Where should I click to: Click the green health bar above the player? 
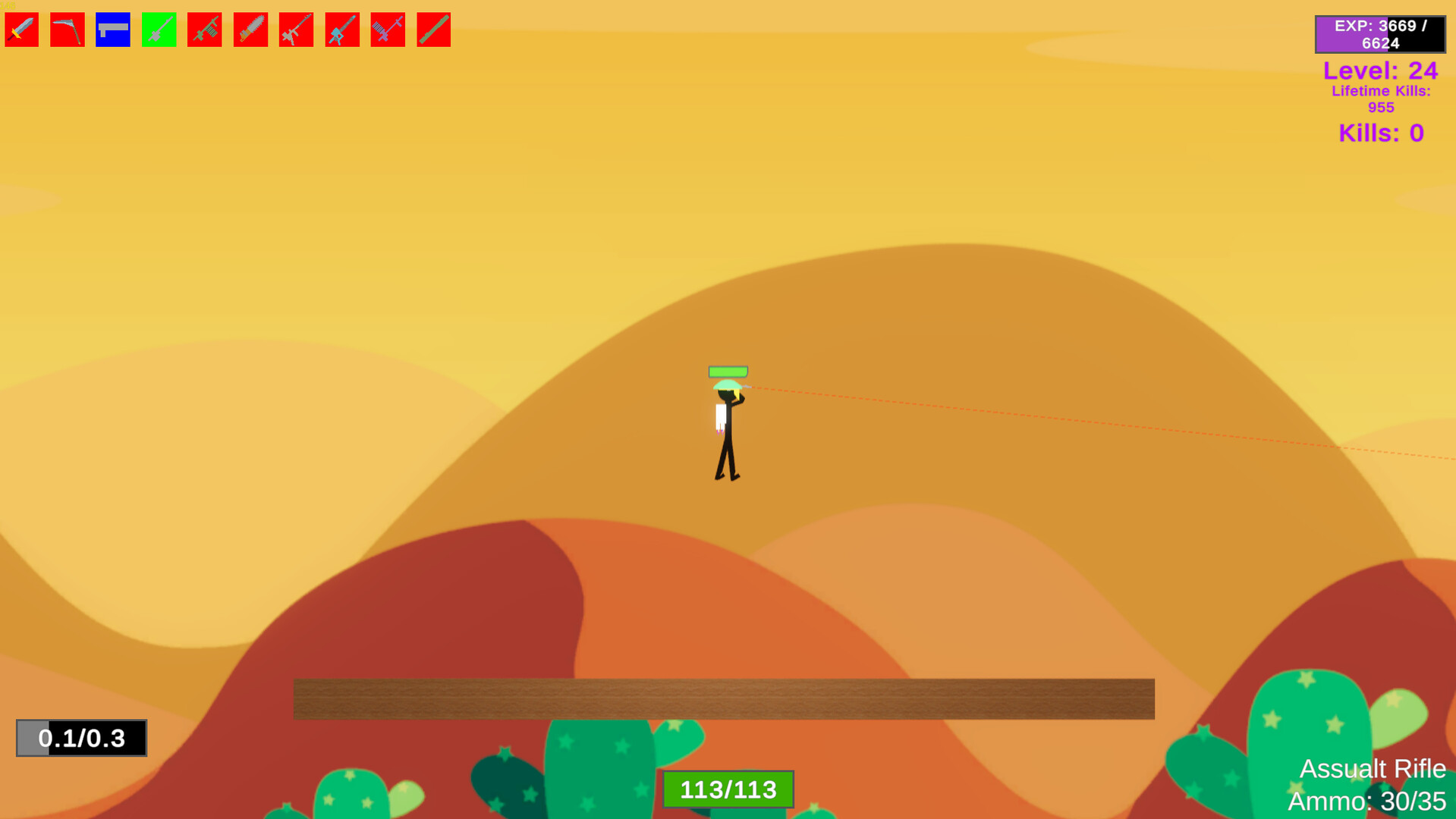point(727,372)
